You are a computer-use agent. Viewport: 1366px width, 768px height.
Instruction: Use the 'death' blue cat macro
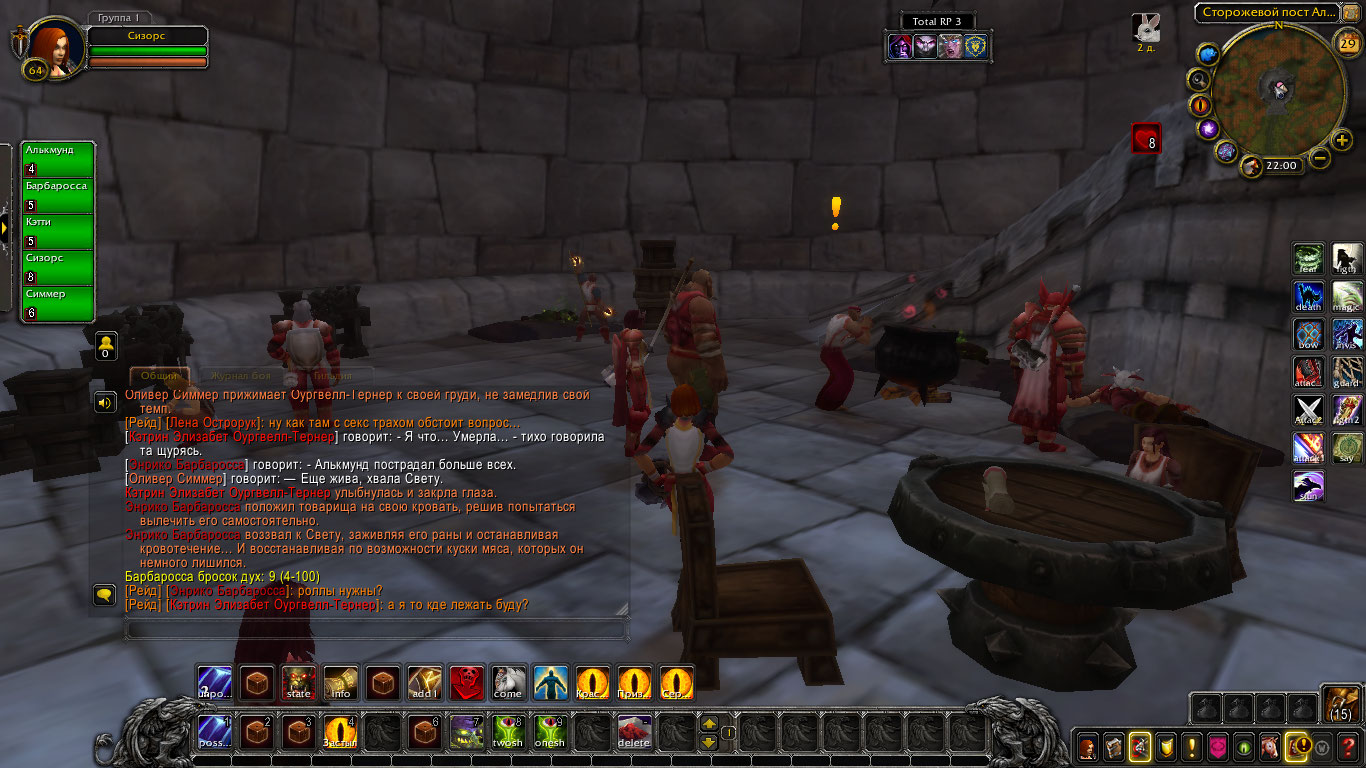(x=1309, y=297)
